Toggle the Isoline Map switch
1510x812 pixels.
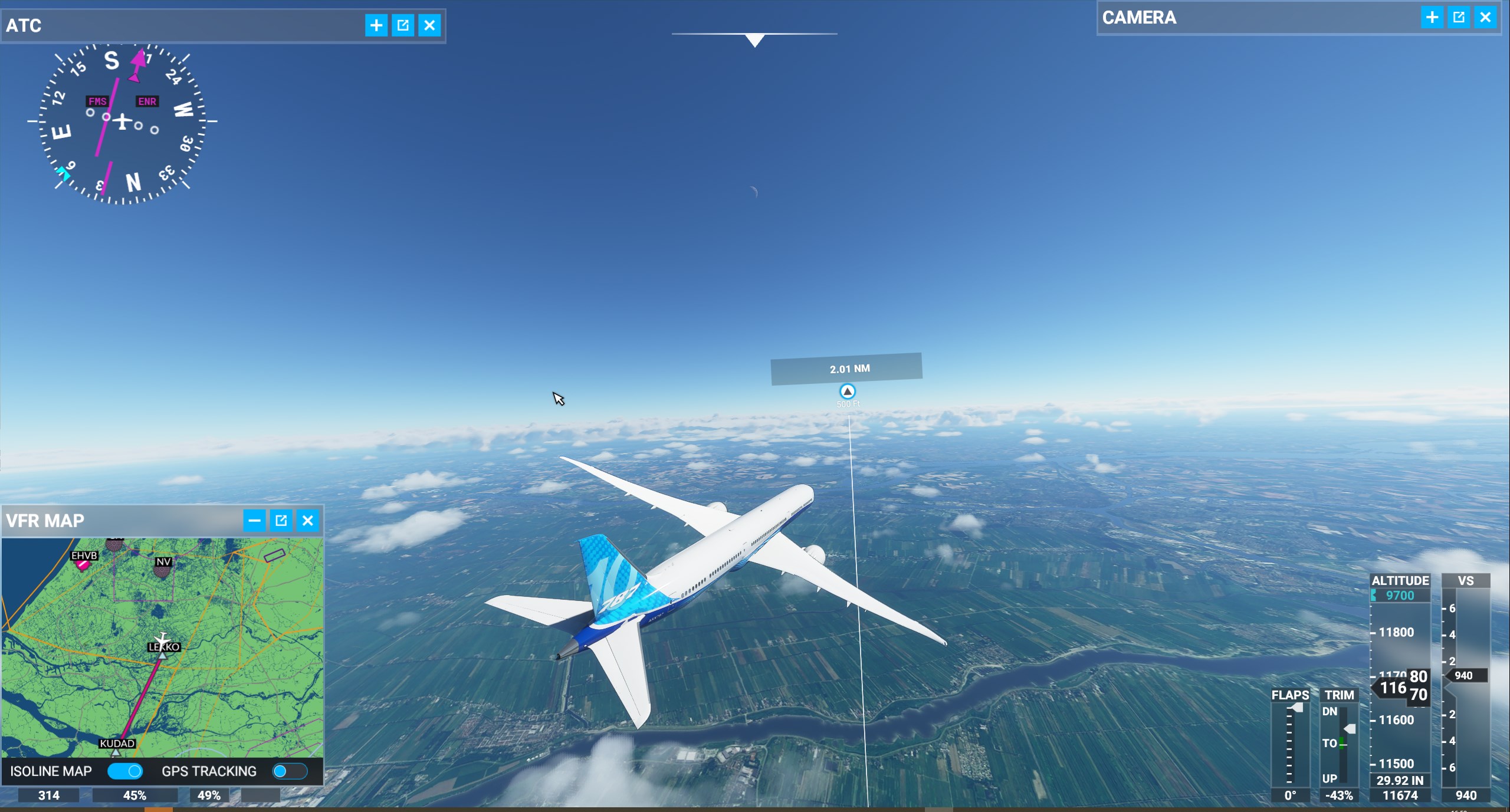click(125, 771)
